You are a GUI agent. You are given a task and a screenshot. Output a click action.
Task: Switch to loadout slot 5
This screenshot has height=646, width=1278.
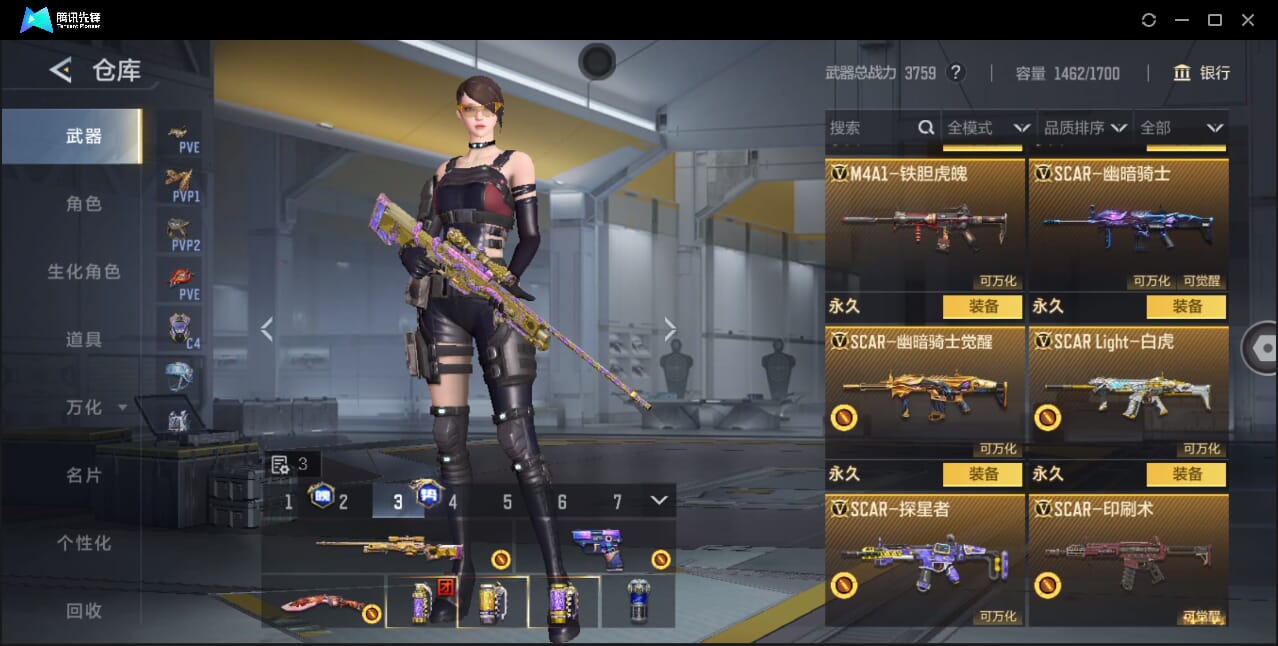tap(507, 502)
